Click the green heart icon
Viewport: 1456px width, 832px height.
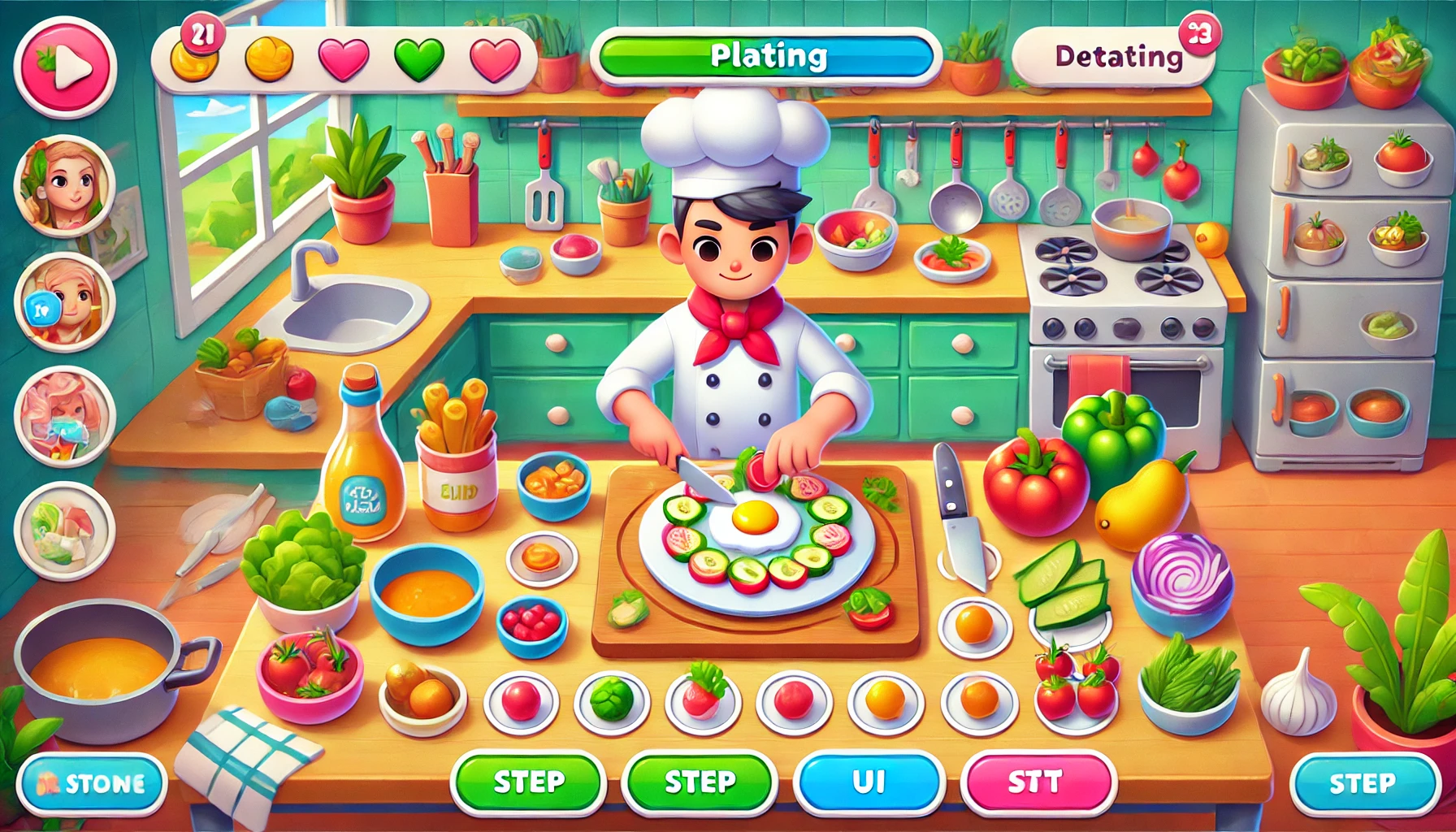[419, 59]
